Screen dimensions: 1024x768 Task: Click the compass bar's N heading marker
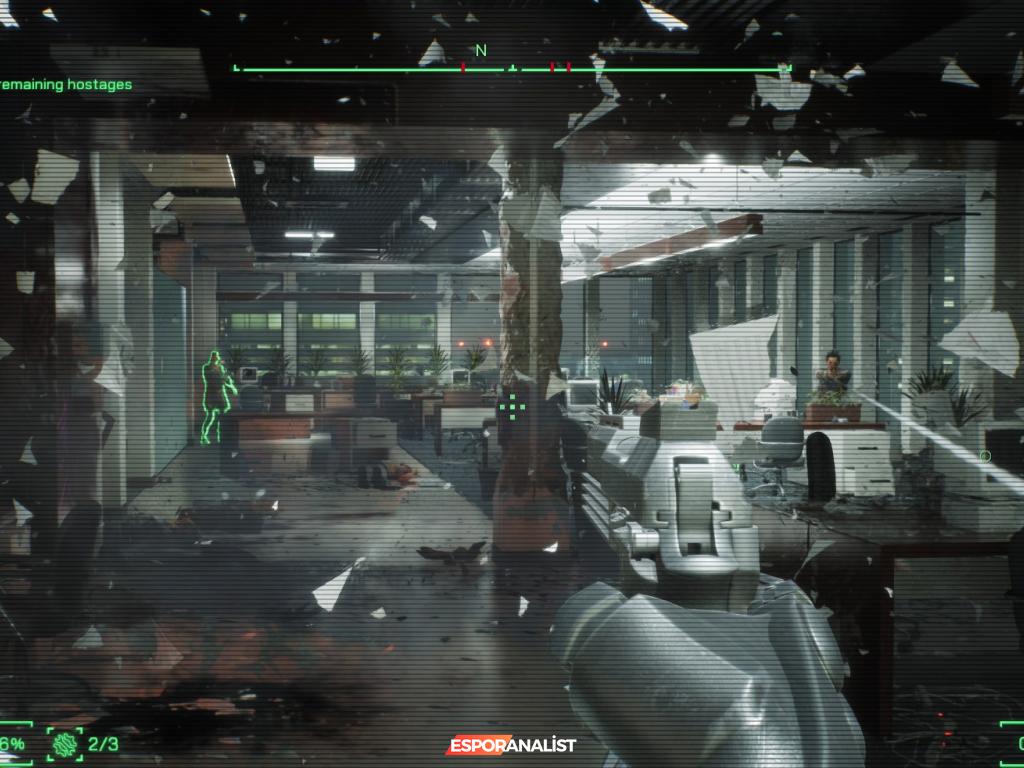[481, 50]
